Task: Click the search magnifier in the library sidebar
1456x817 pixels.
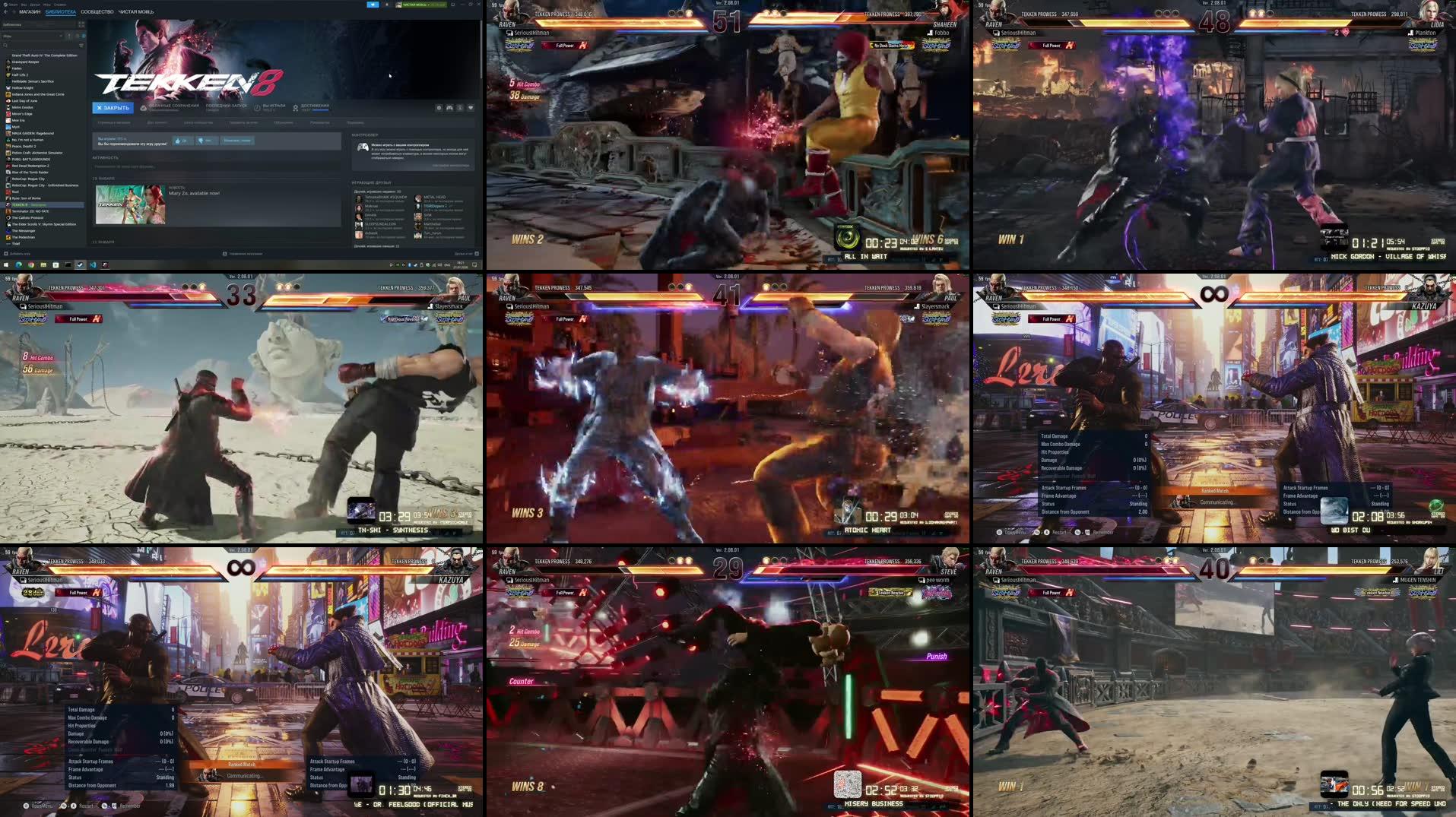Action: click(5, 46)
